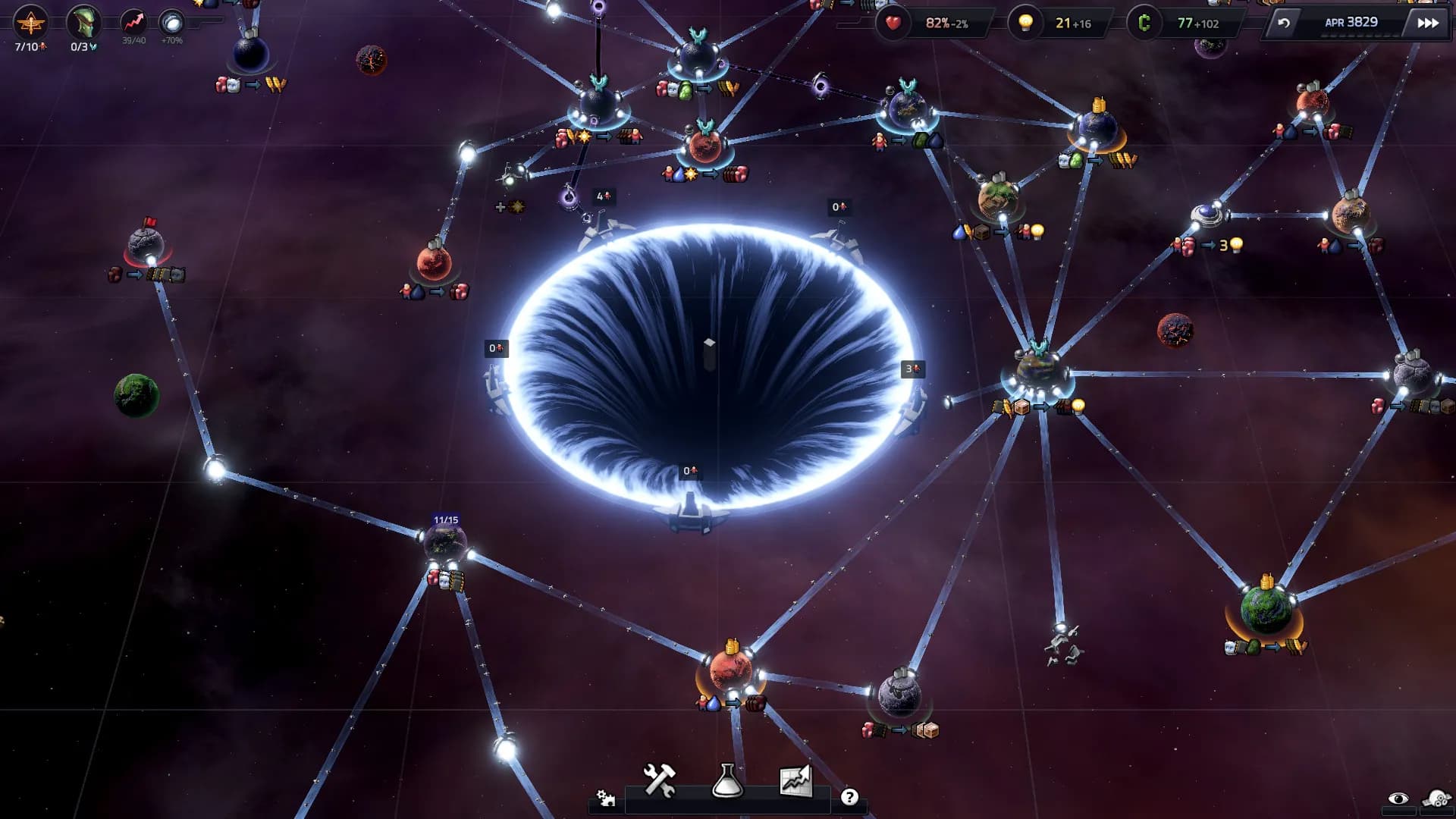Open the red rising arrow growth task
This screenshot has width=1456, height=819.
[x=133, y=23]
